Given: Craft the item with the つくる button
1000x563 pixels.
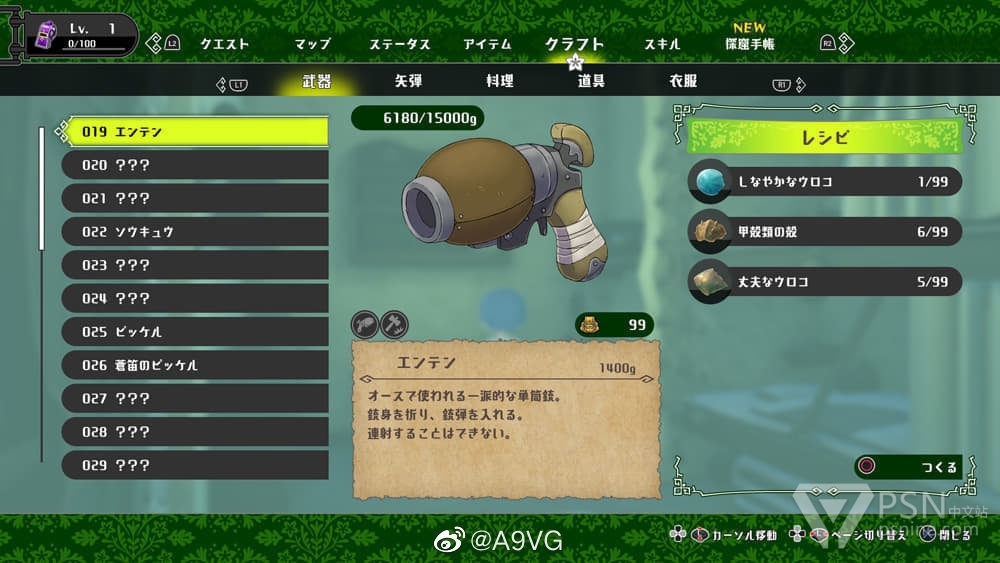Looking at the screenshot, I should click(x=908, y=467).
